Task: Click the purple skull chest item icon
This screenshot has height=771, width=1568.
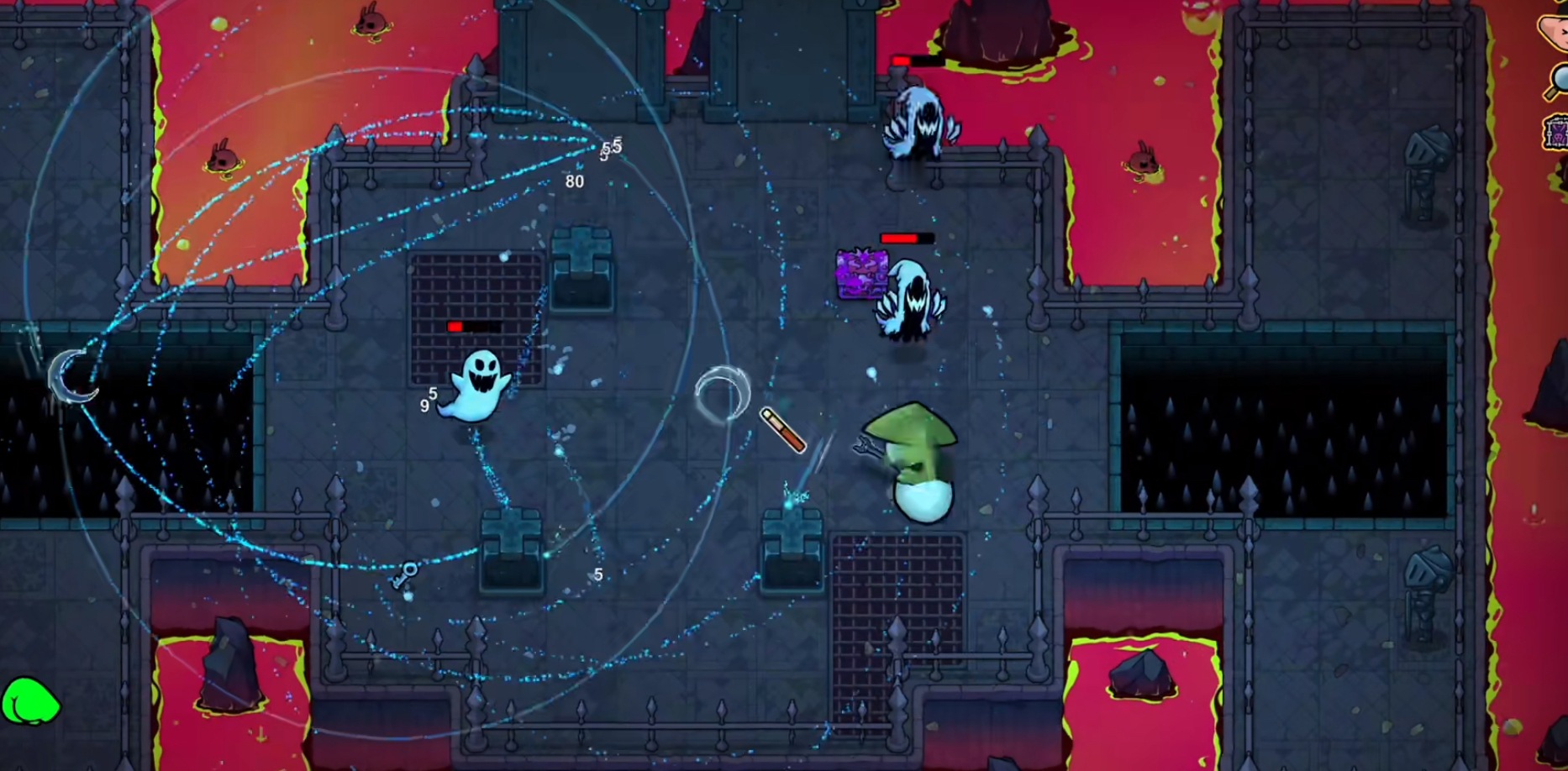Action: click(1555, 133)
